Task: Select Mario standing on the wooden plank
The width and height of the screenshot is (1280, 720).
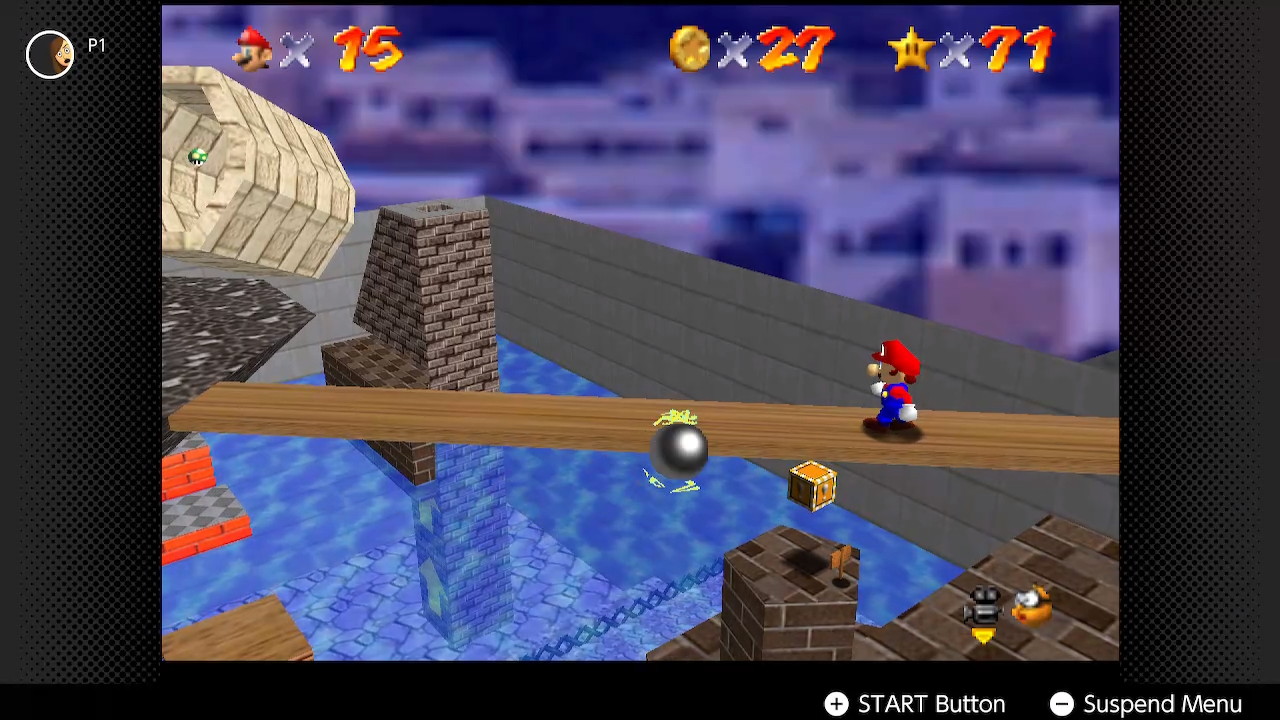Action: (x=890, y=390)
